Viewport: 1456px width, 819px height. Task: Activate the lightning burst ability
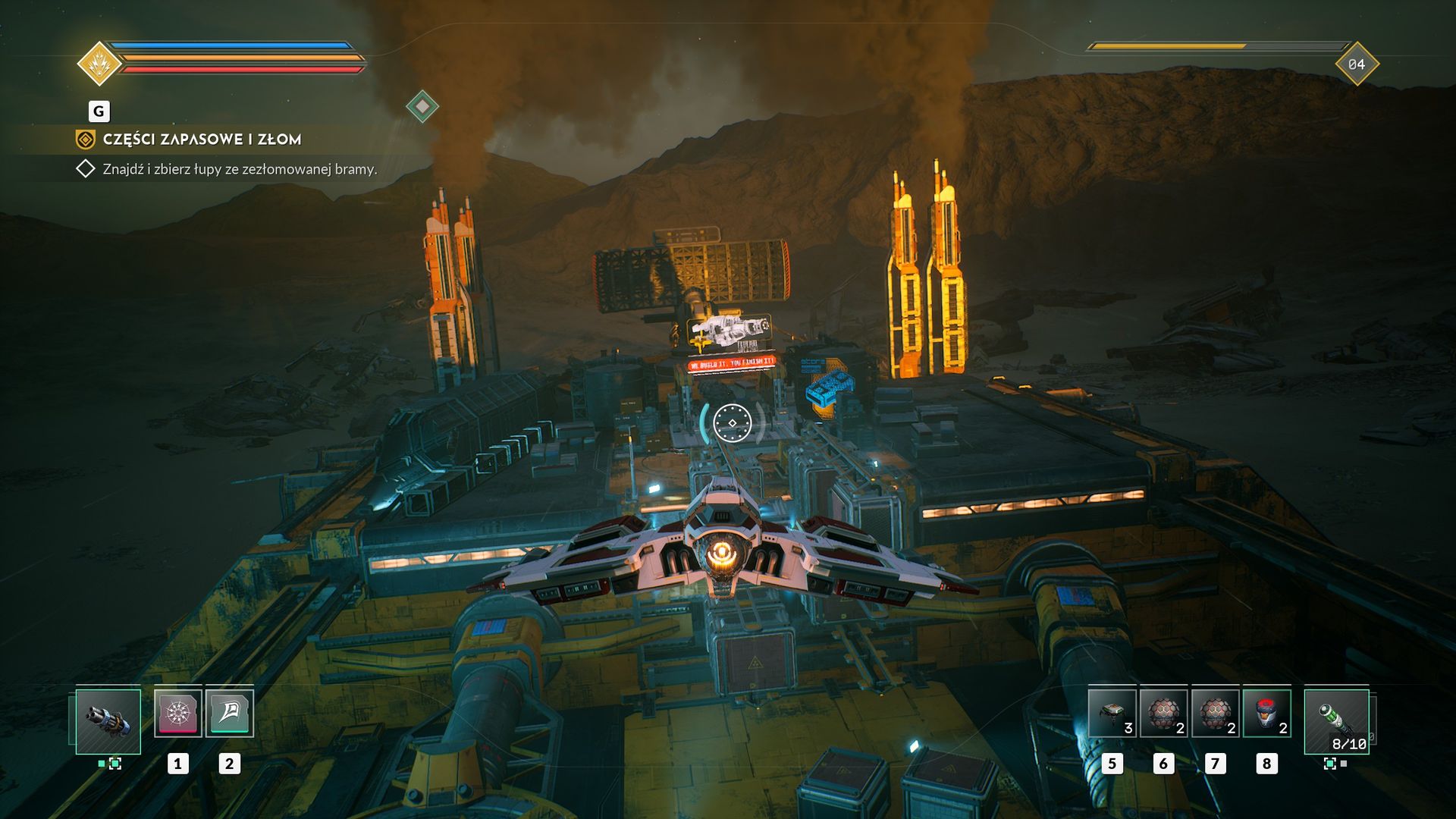178,713
